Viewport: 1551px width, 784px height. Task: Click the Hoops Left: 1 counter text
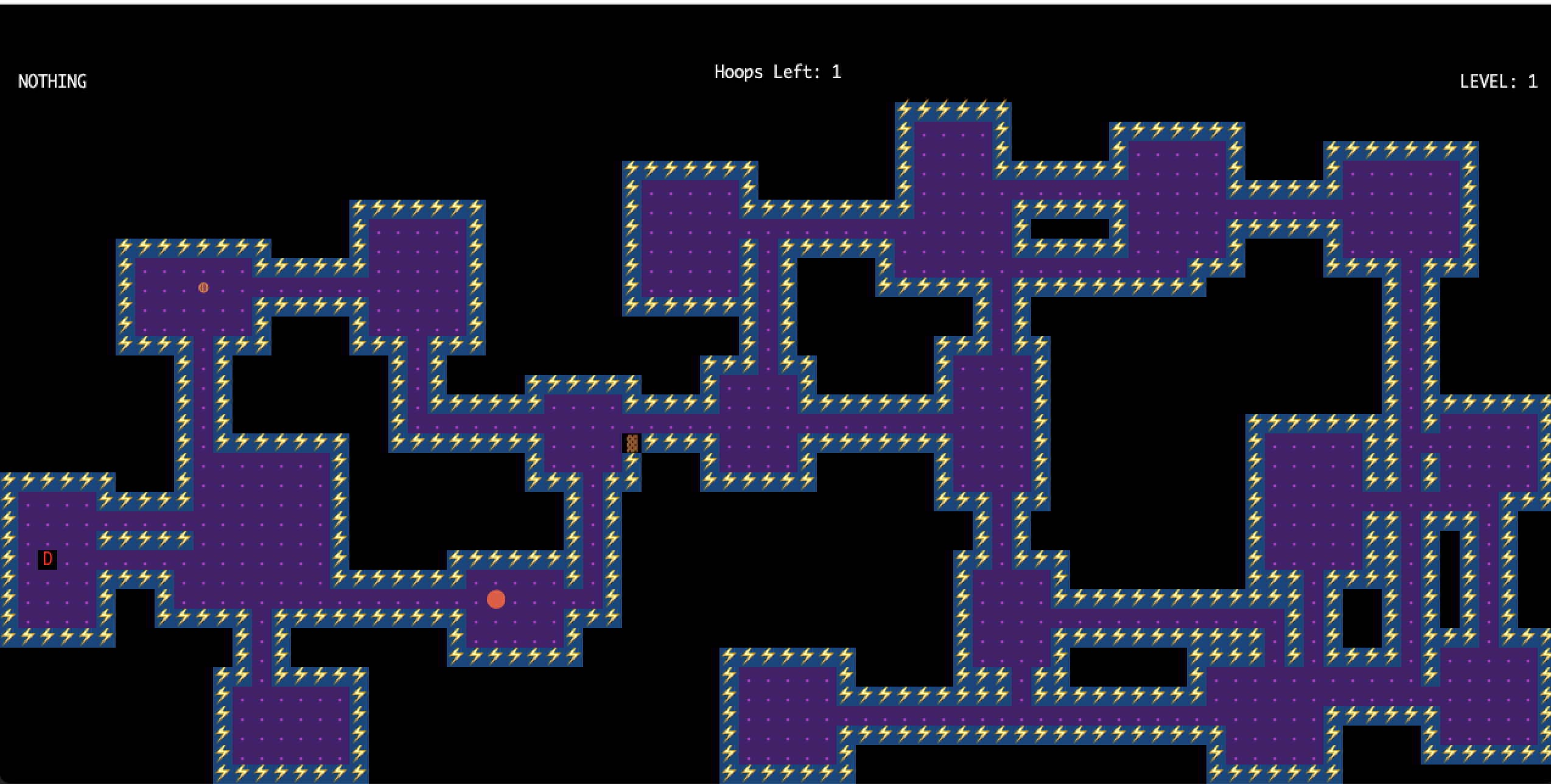point(777,71)
